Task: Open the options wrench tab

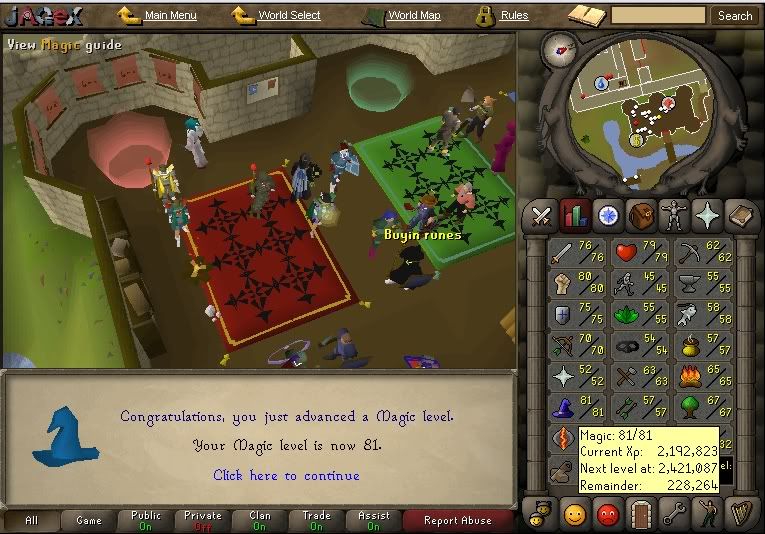Action: [675, 516]
